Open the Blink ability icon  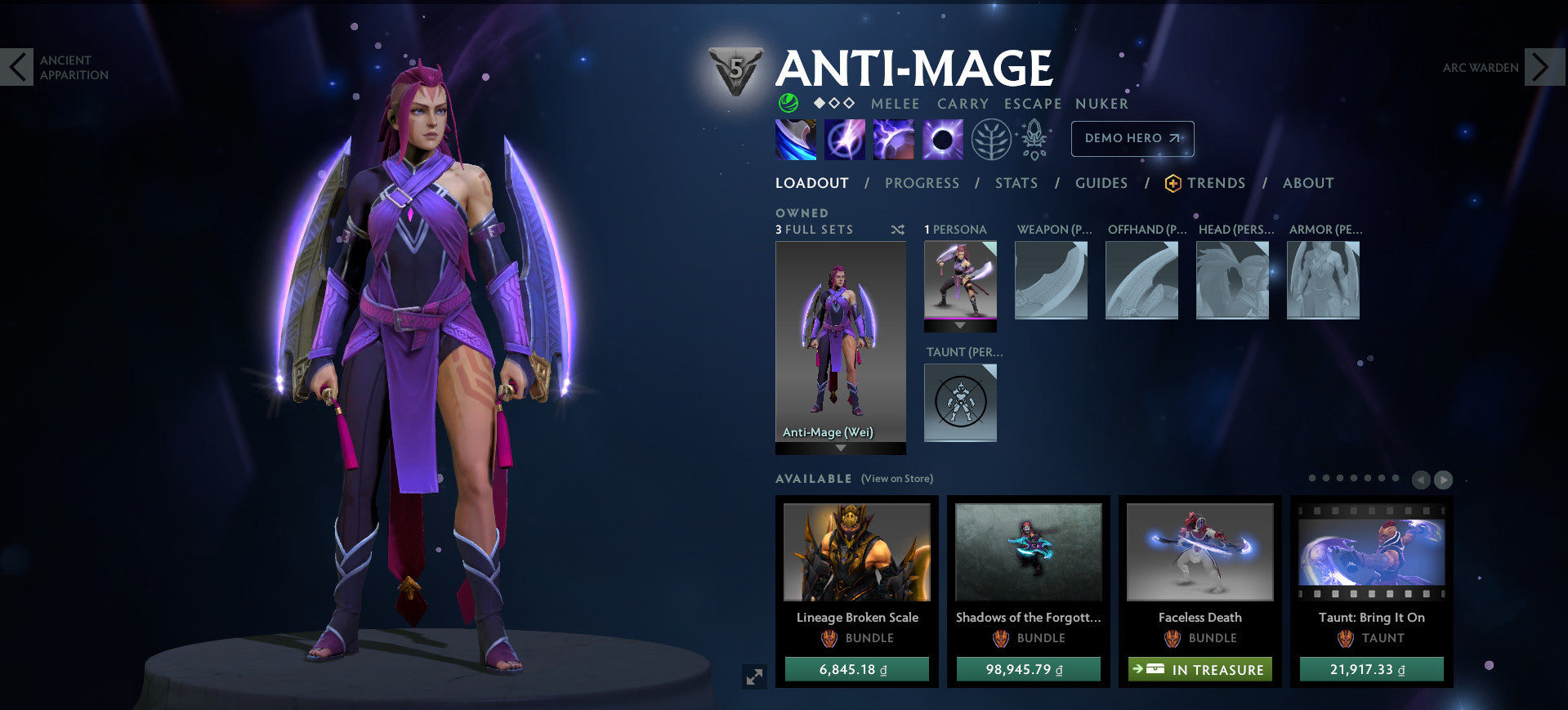click(x=843, y=139)
